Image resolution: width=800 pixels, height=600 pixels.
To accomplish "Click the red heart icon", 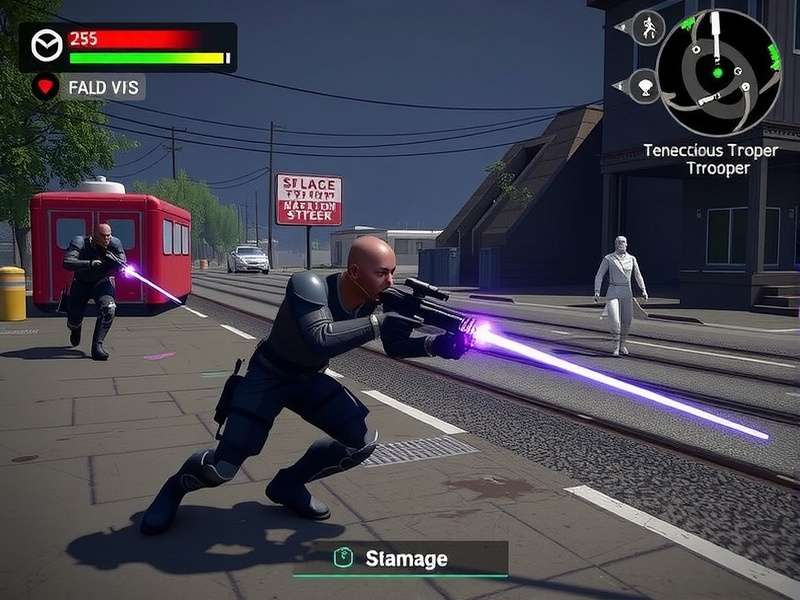I will (46, 86).
